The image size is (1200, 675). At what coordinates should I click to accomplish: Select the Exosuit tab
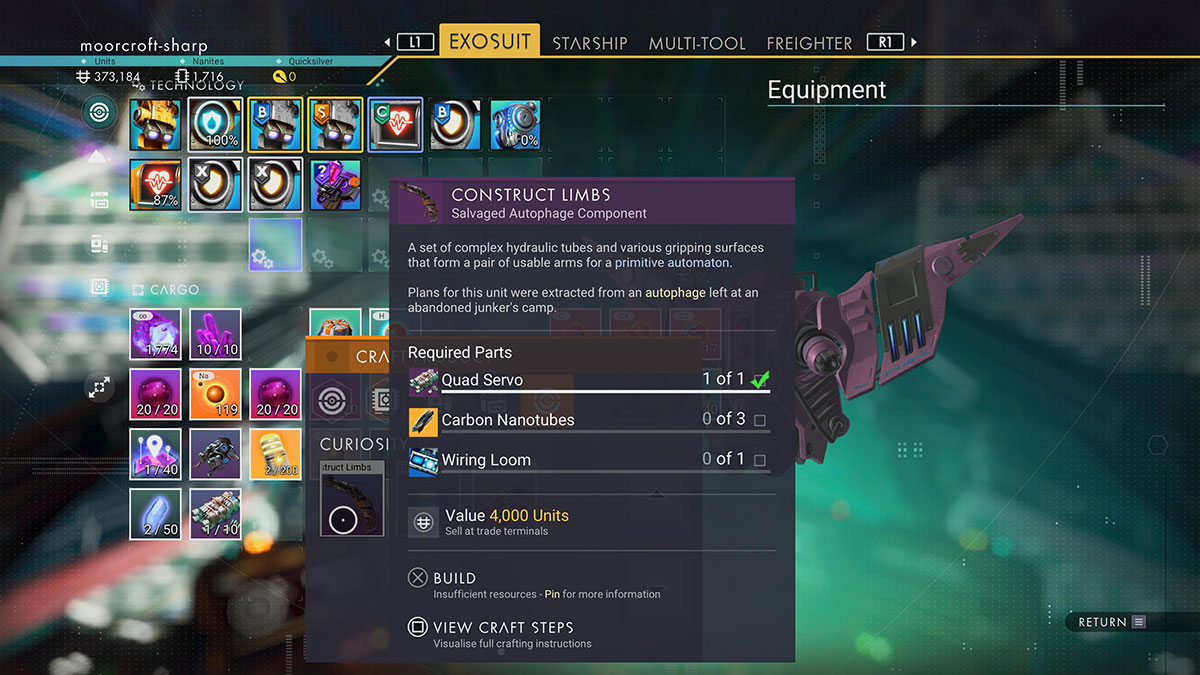pyautogui.click(x=489, y=42)
